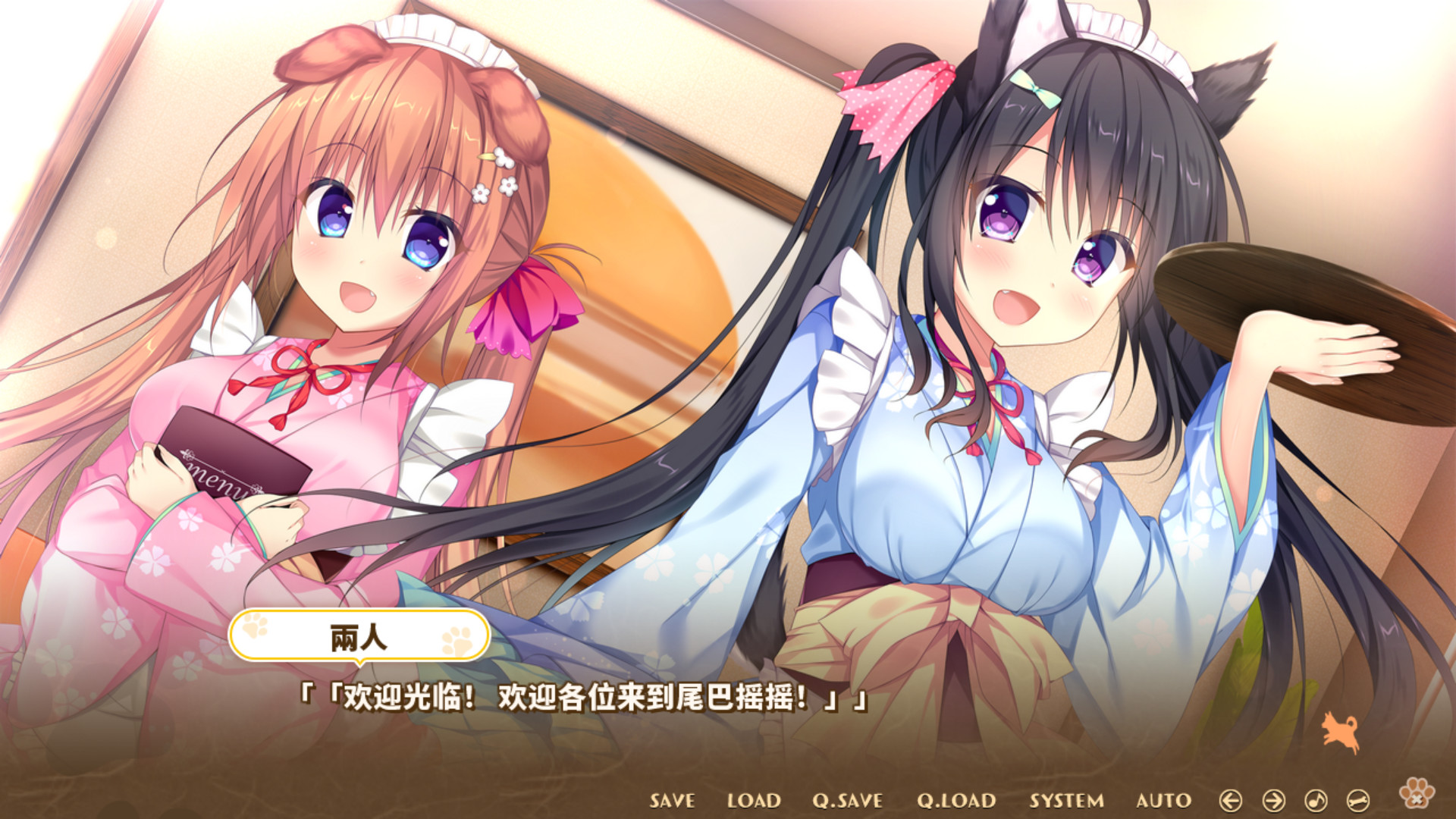Click the SAVE button
Screen dimensions: 1456x819
tap(671, 800)
